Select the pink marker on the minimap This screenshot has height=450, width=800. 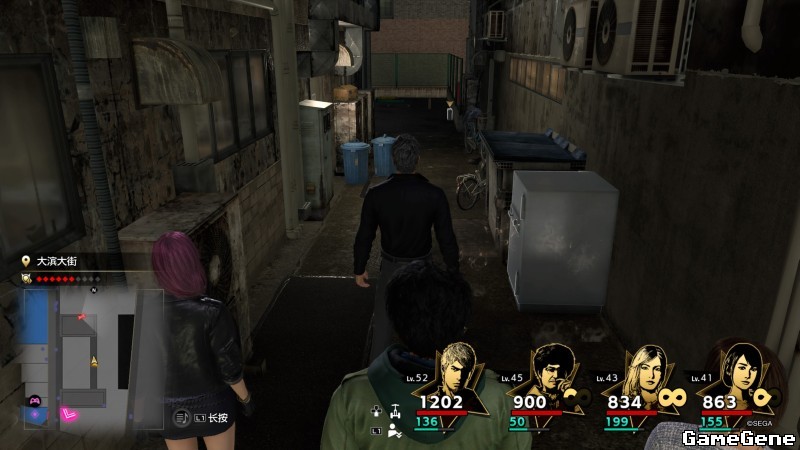(x=70, y=412)
